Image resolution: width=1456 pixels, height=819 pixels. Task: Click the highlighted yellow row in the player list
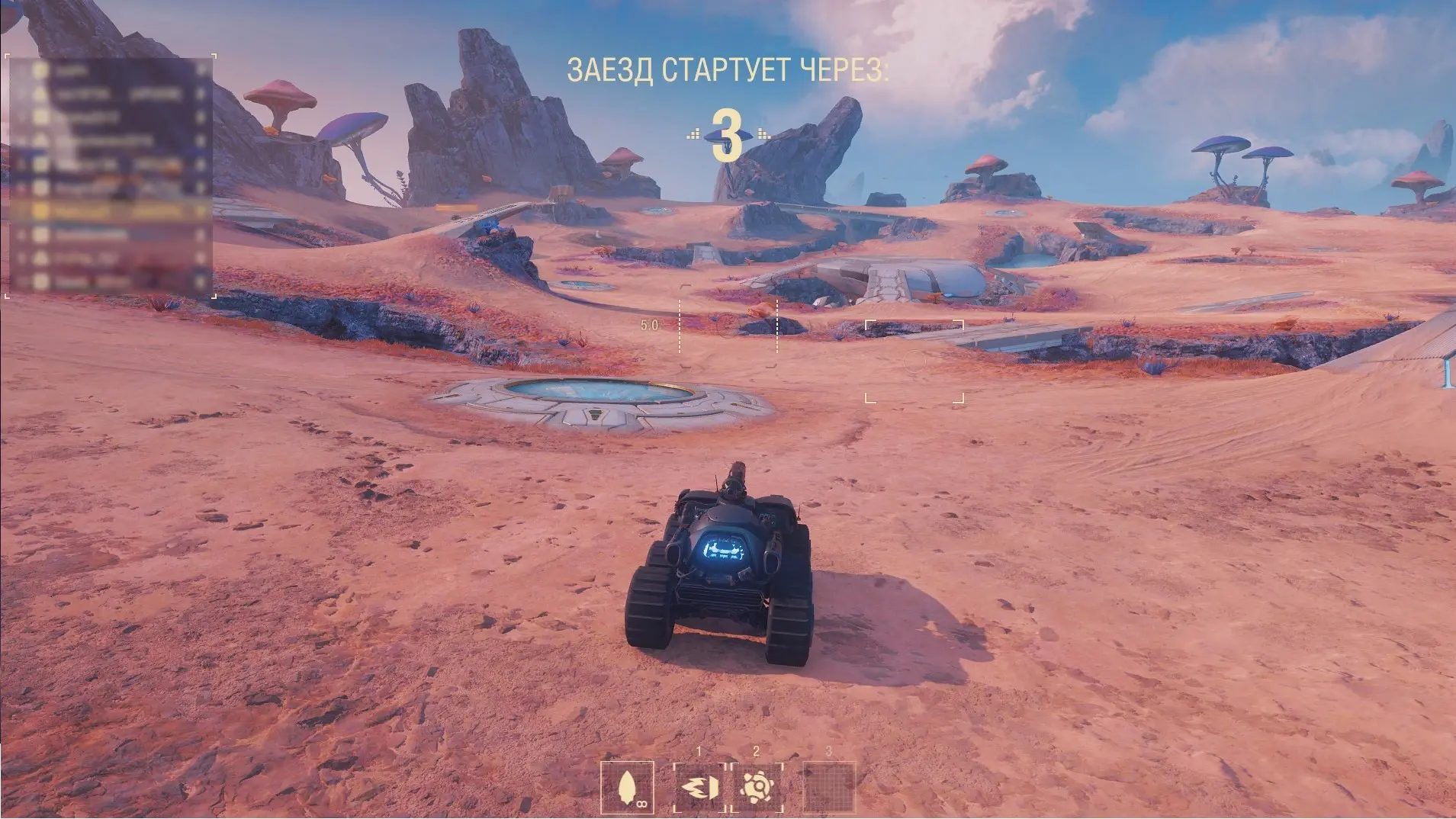(x=111, y=210)
